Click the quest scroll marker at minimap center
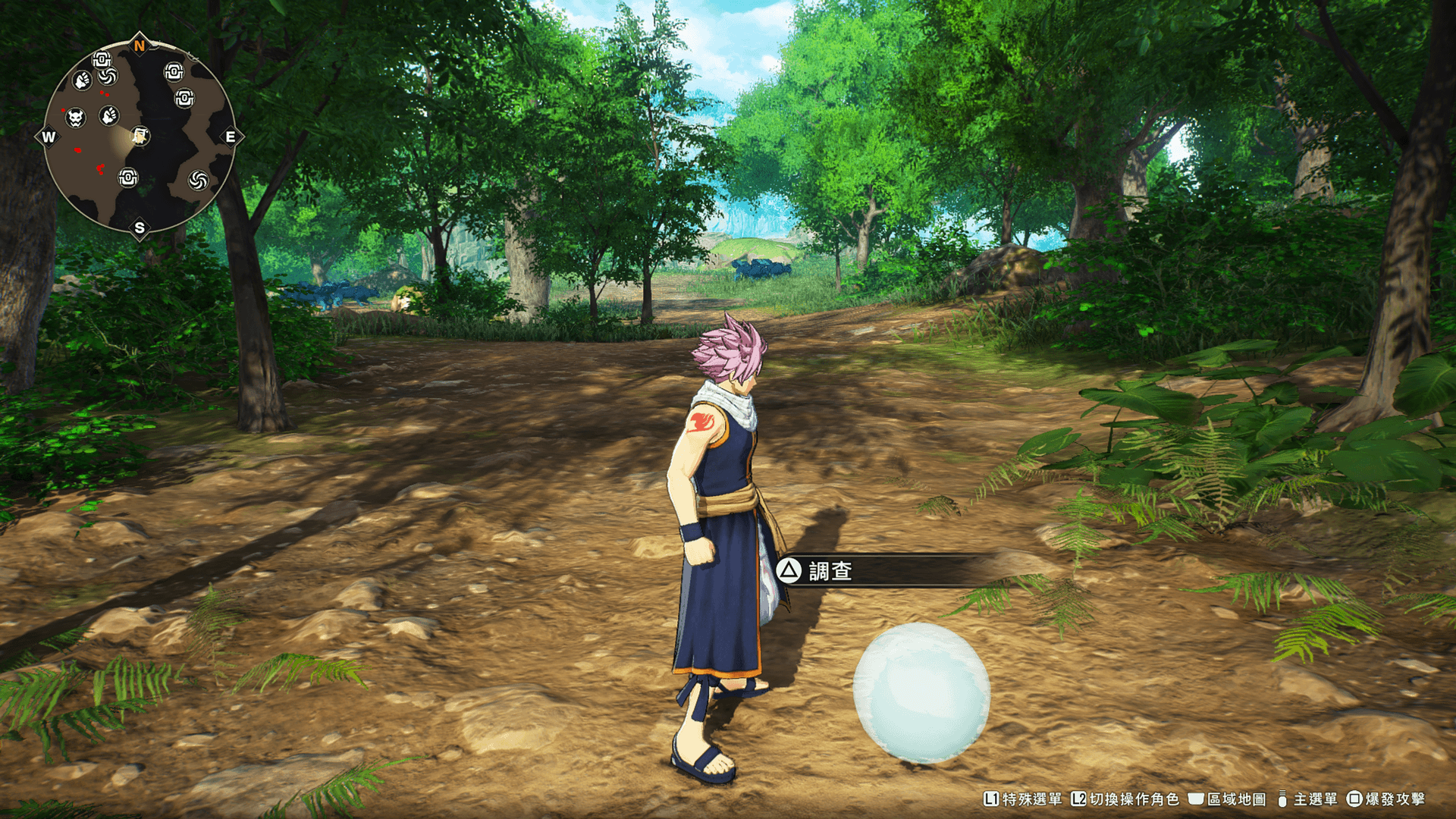The height and width of the screenshot is (819, 1456). 140,136
